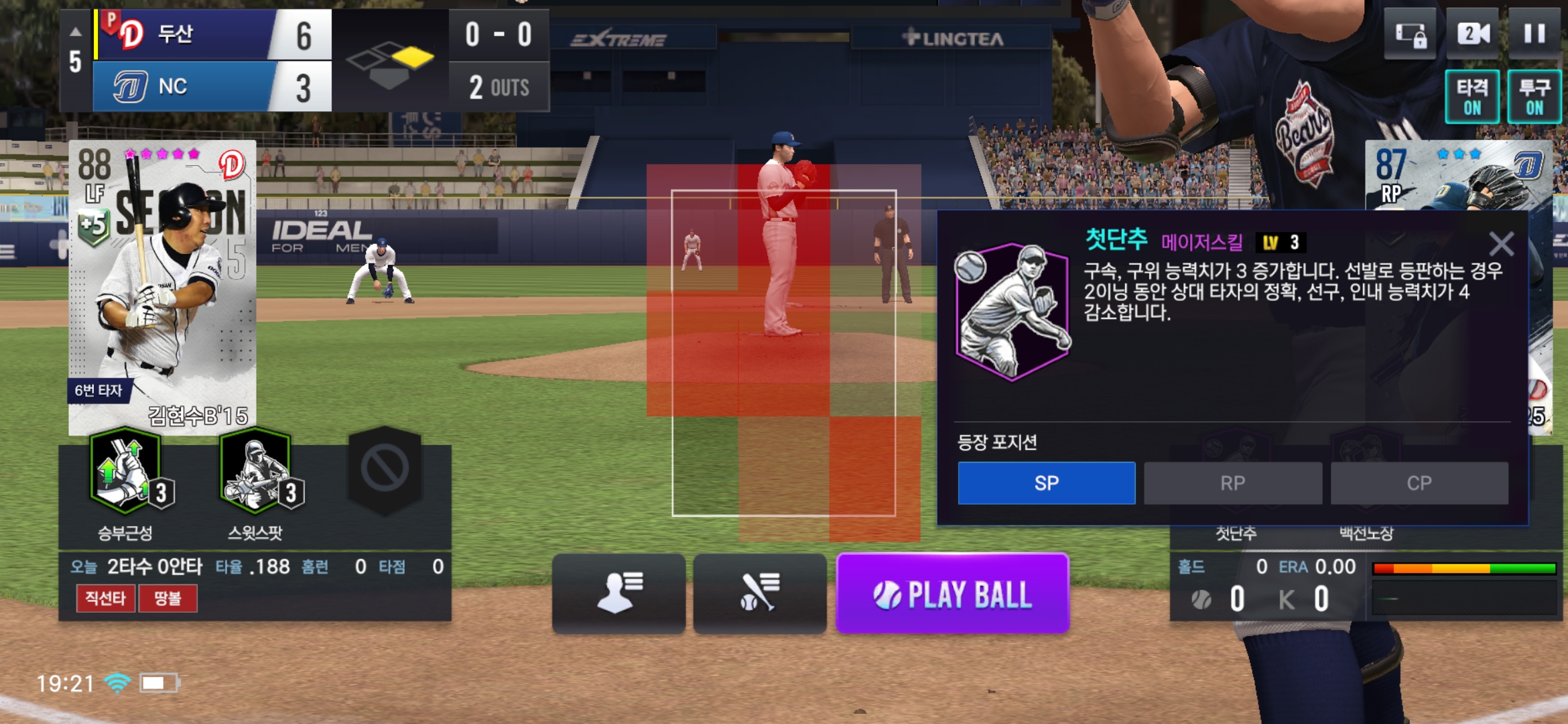Tap the screen lock icon
Screen dimensions: 1568x724
tap(1410, 34)
